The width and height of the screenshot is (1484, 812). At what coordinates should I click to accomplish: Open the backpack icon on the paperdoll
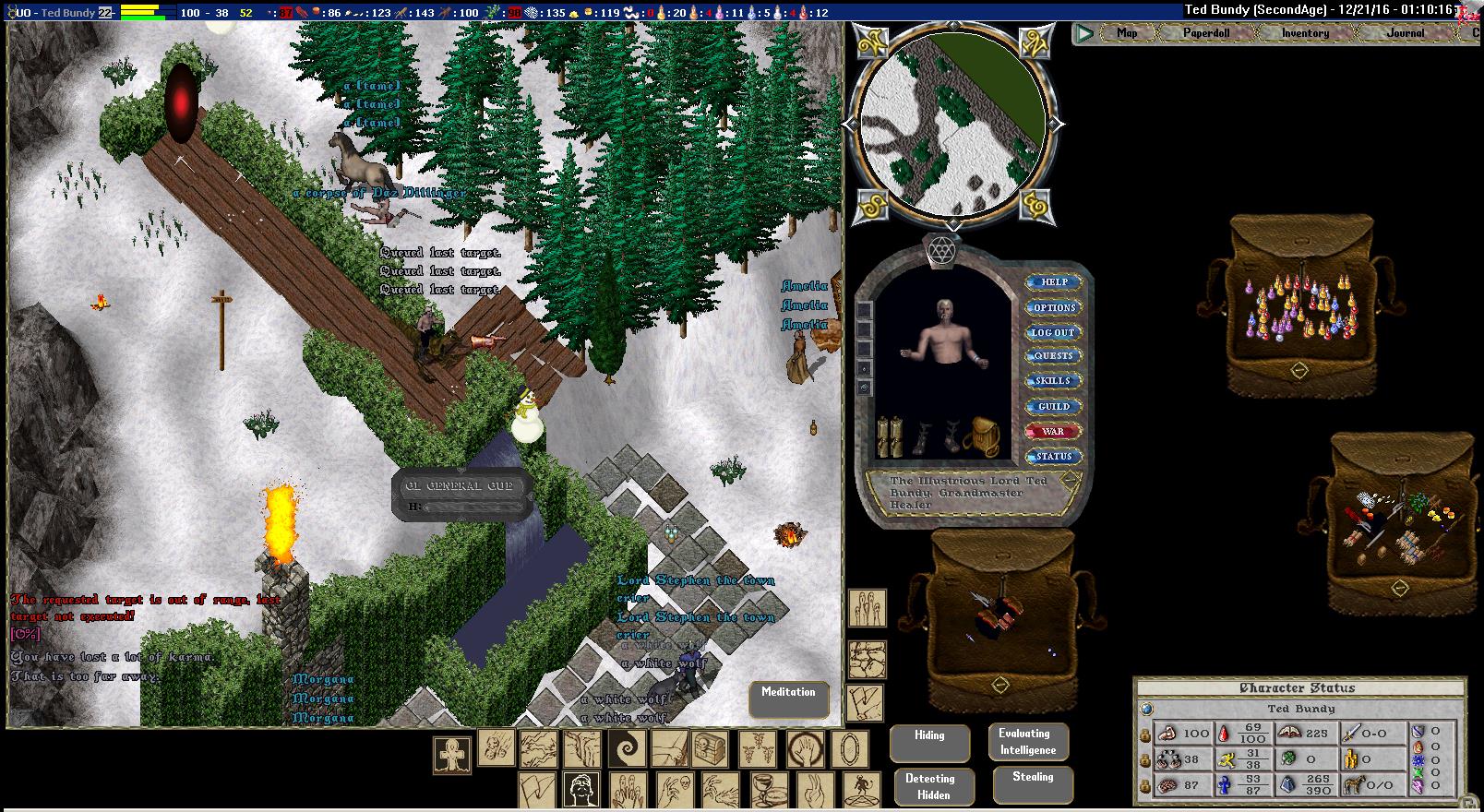pyautogui.click(x=981, y=434)
